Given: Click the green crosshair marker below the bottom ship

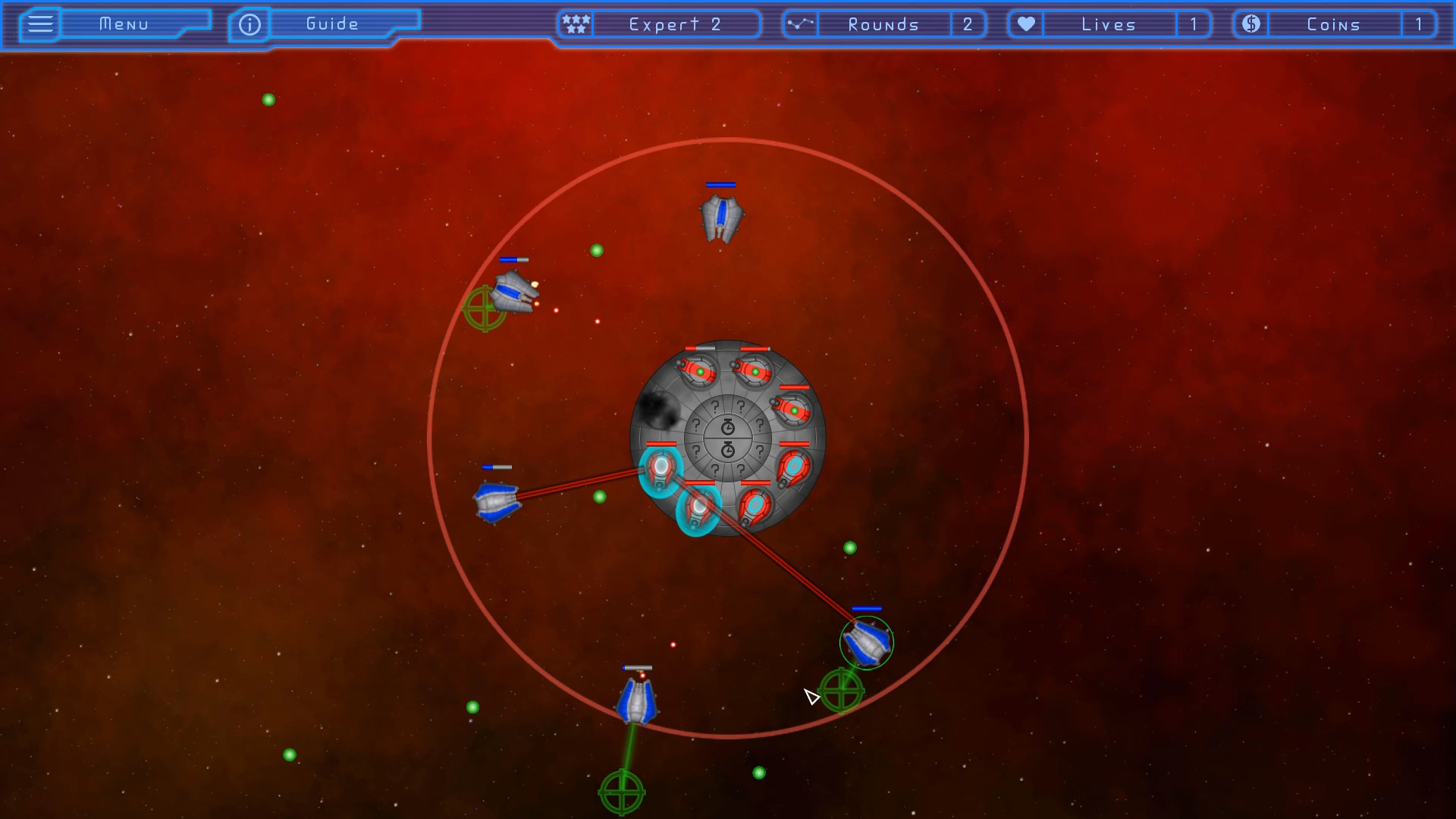Looking at the screenshot, I should coord(623,791).
